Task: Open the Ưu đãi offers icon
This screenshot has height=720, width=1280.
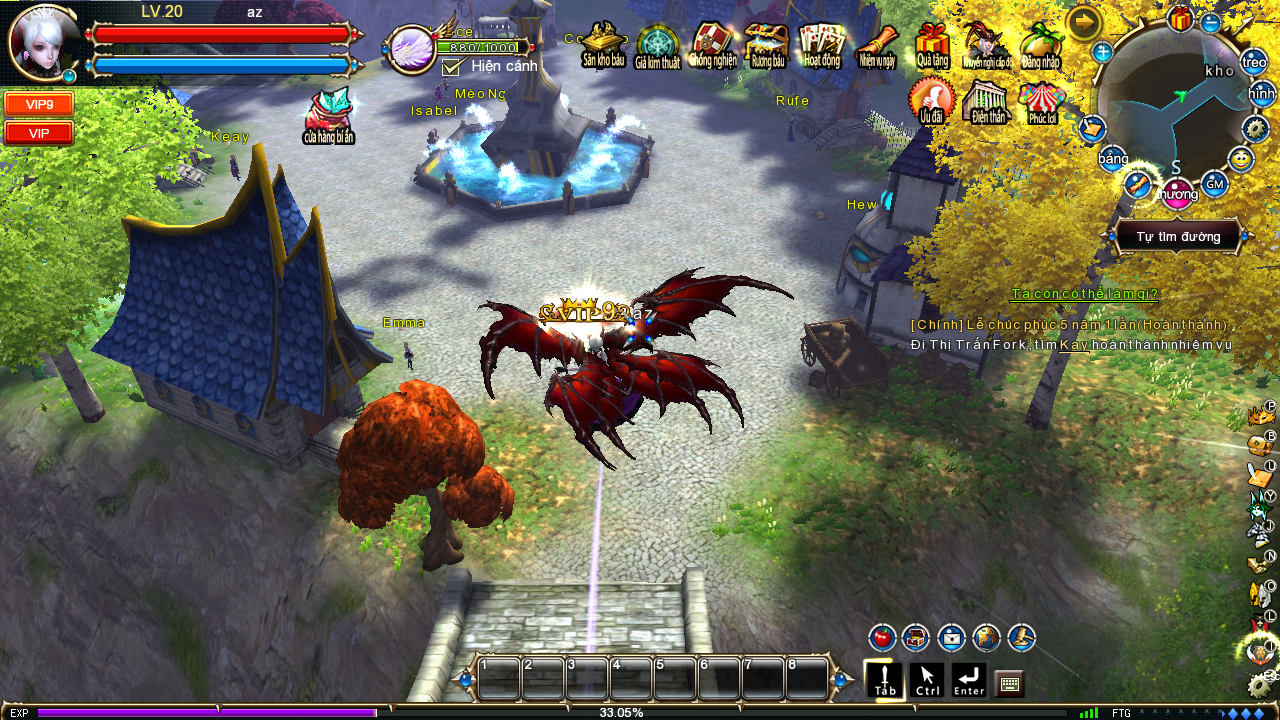Action: [931, 101]
